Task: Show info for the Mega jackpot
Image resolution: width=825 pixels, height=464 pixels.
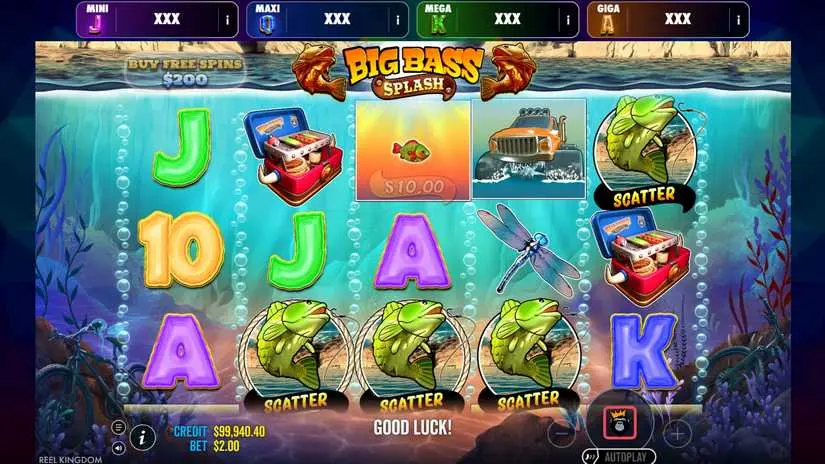Action: [x=567, y=19]
